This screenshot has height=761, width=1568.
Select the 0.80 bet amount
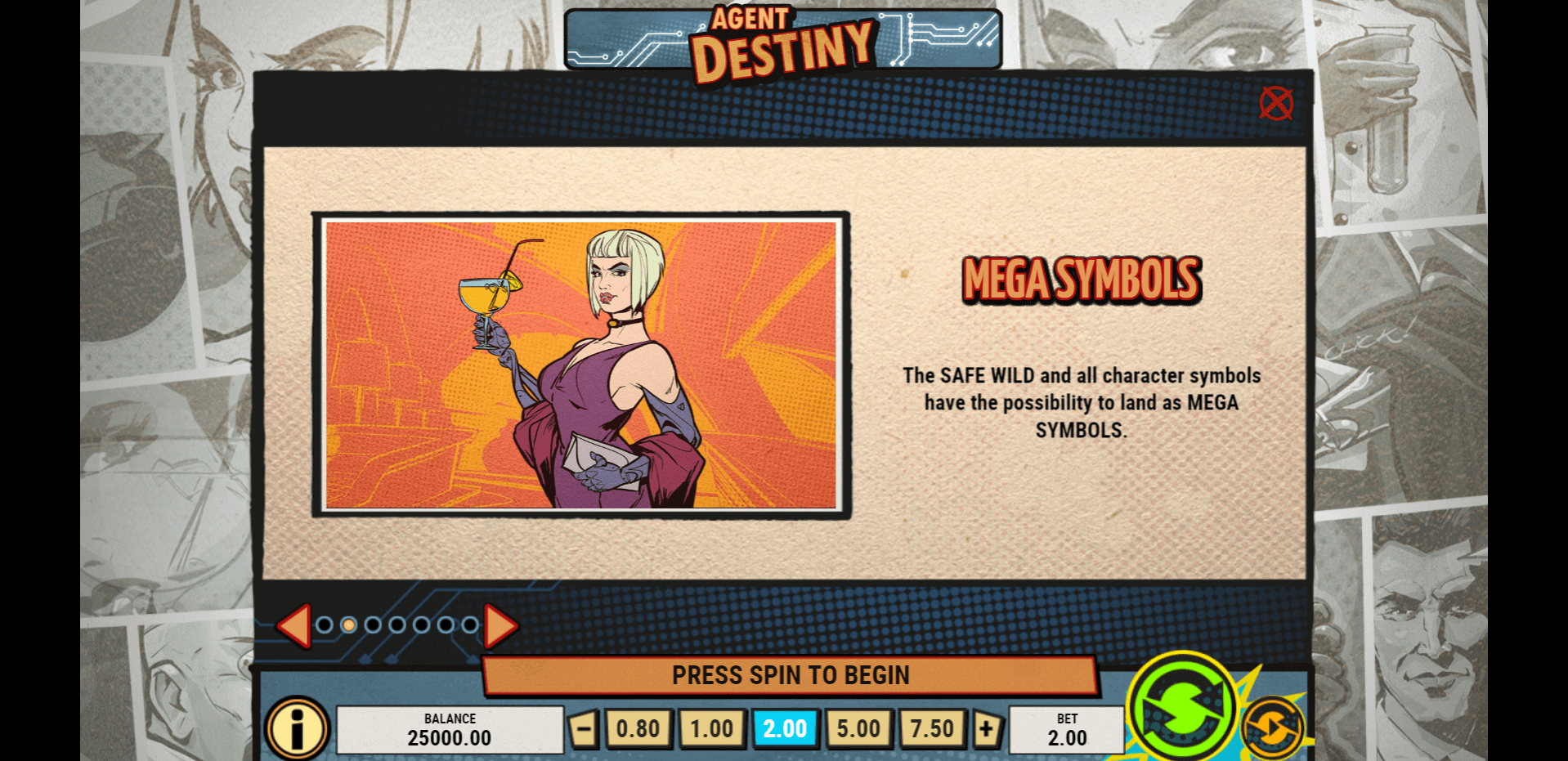(638, 728)
